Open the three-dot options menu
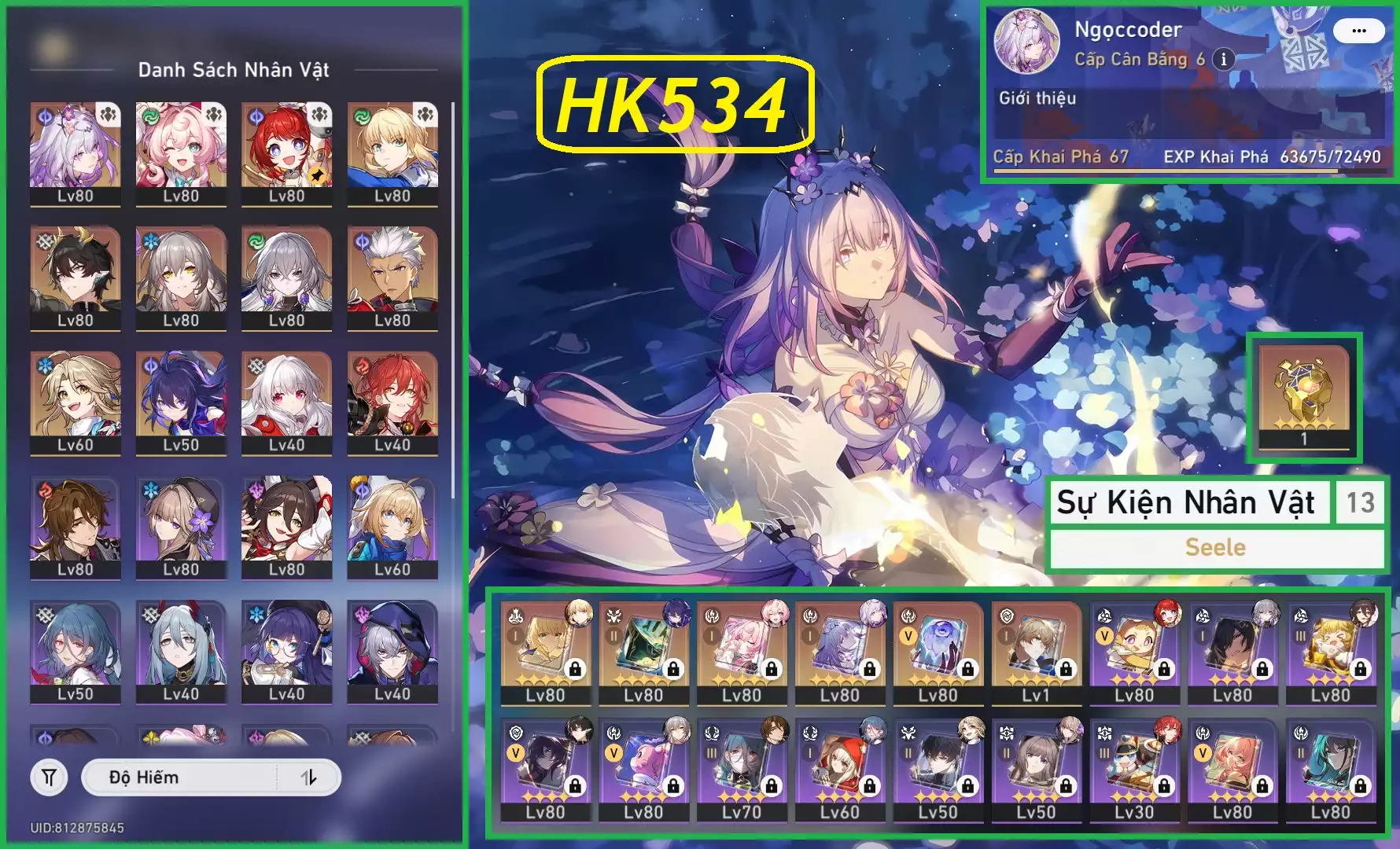This screenshot has height=849, width=1400. pyautogui.click(x=1358, y=31)
